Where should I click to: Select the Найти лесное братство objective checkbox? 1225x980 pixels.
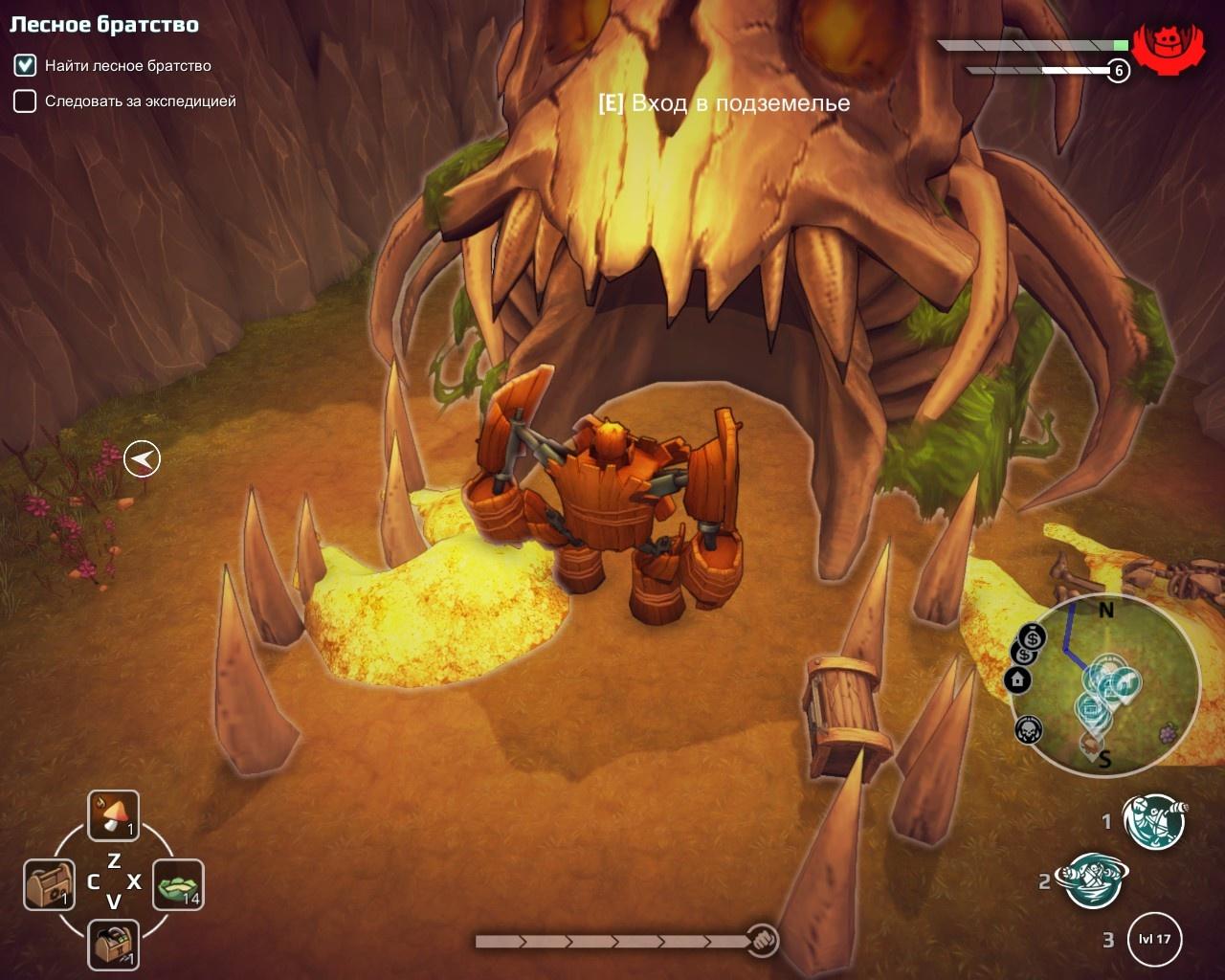click(x=25, y=66)
